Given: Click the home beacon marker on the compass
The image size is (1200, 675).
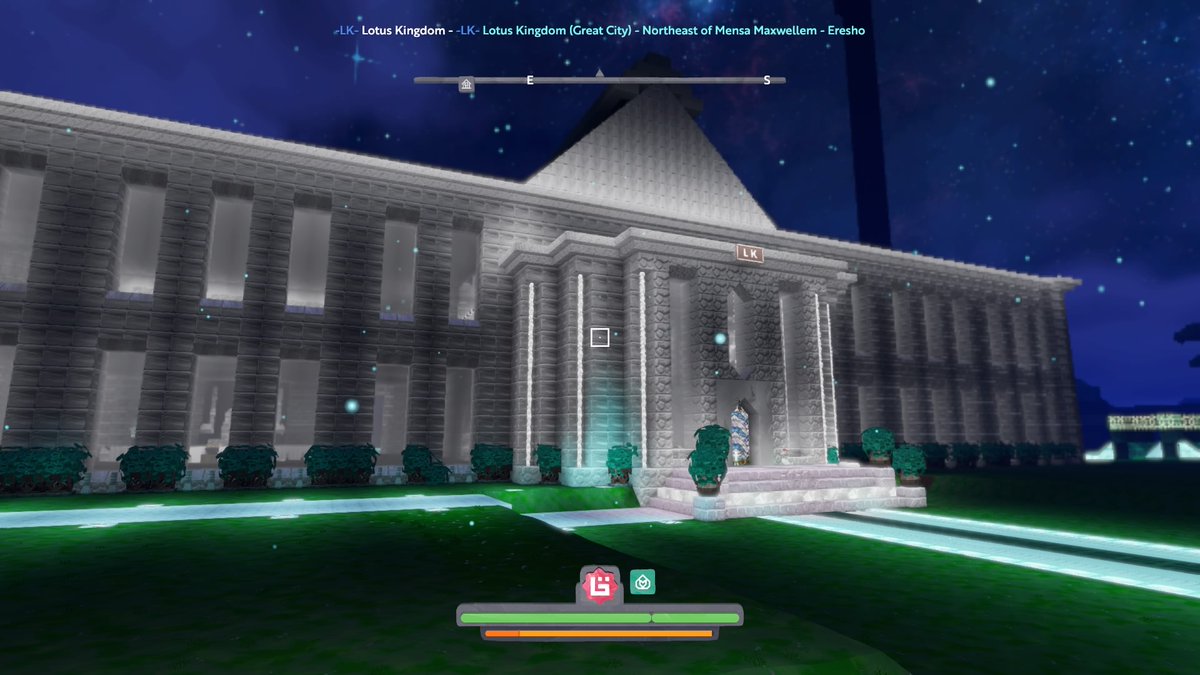Looking at the screenshot, I should tap(466, 85).
